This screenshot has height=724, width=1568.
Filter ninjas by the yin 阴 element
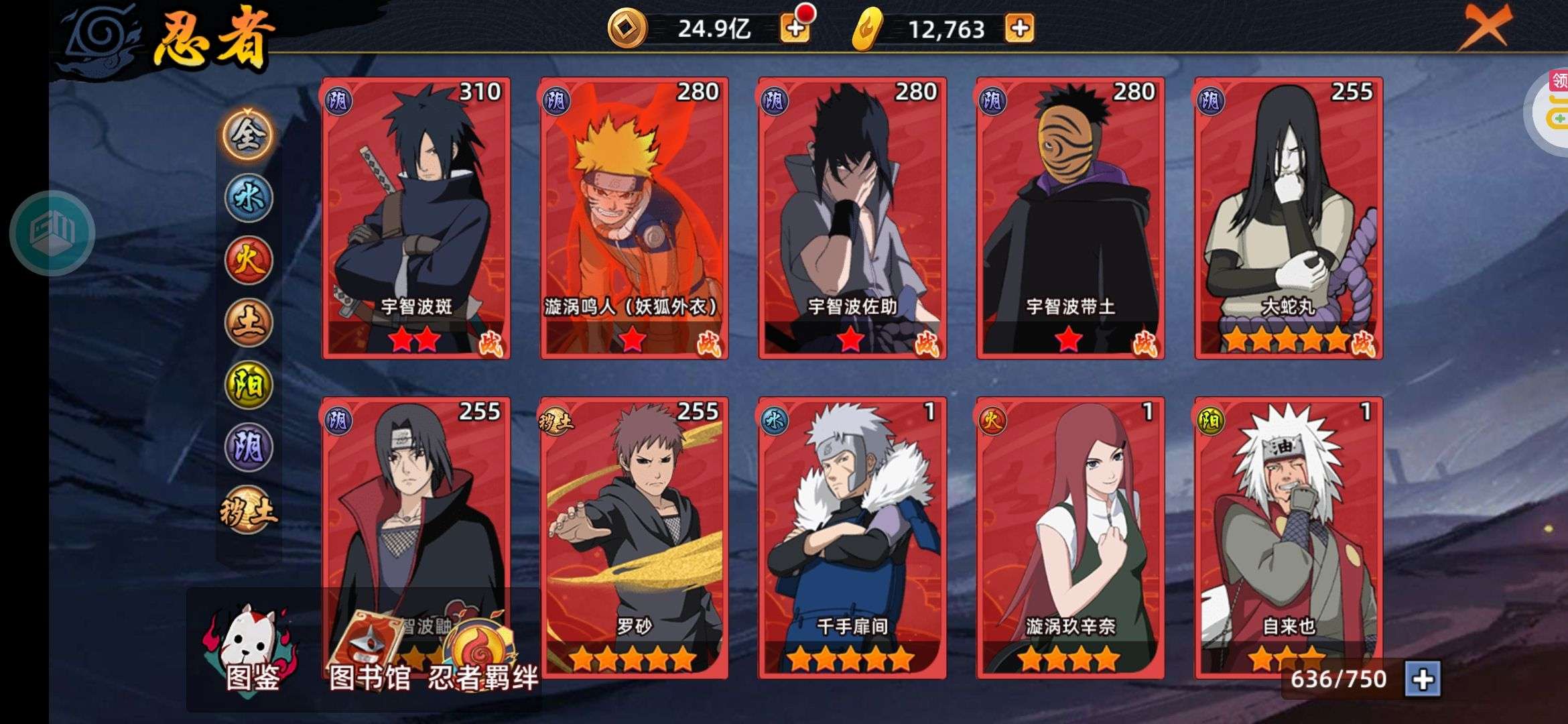(248, 447)
